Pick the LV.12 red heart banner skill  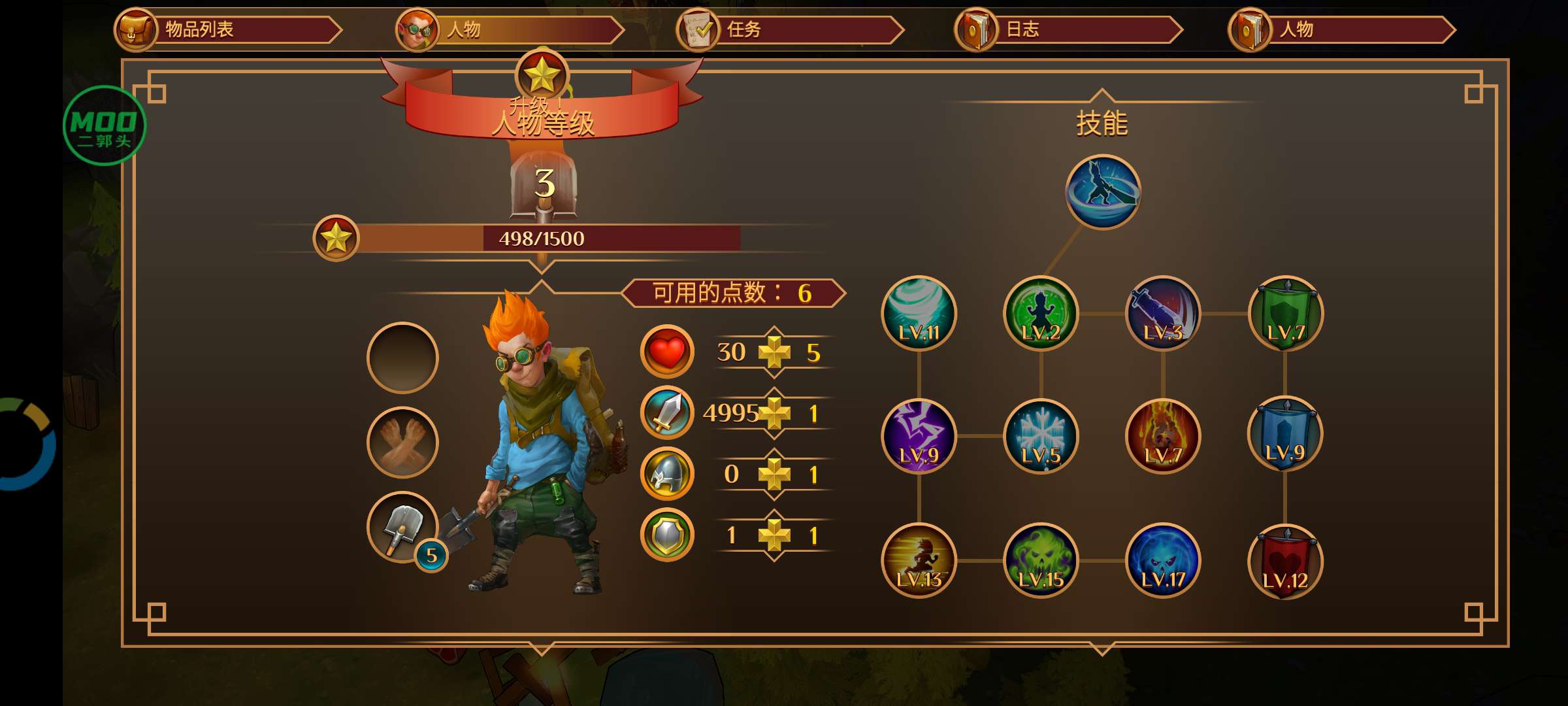pos(1285,562)
